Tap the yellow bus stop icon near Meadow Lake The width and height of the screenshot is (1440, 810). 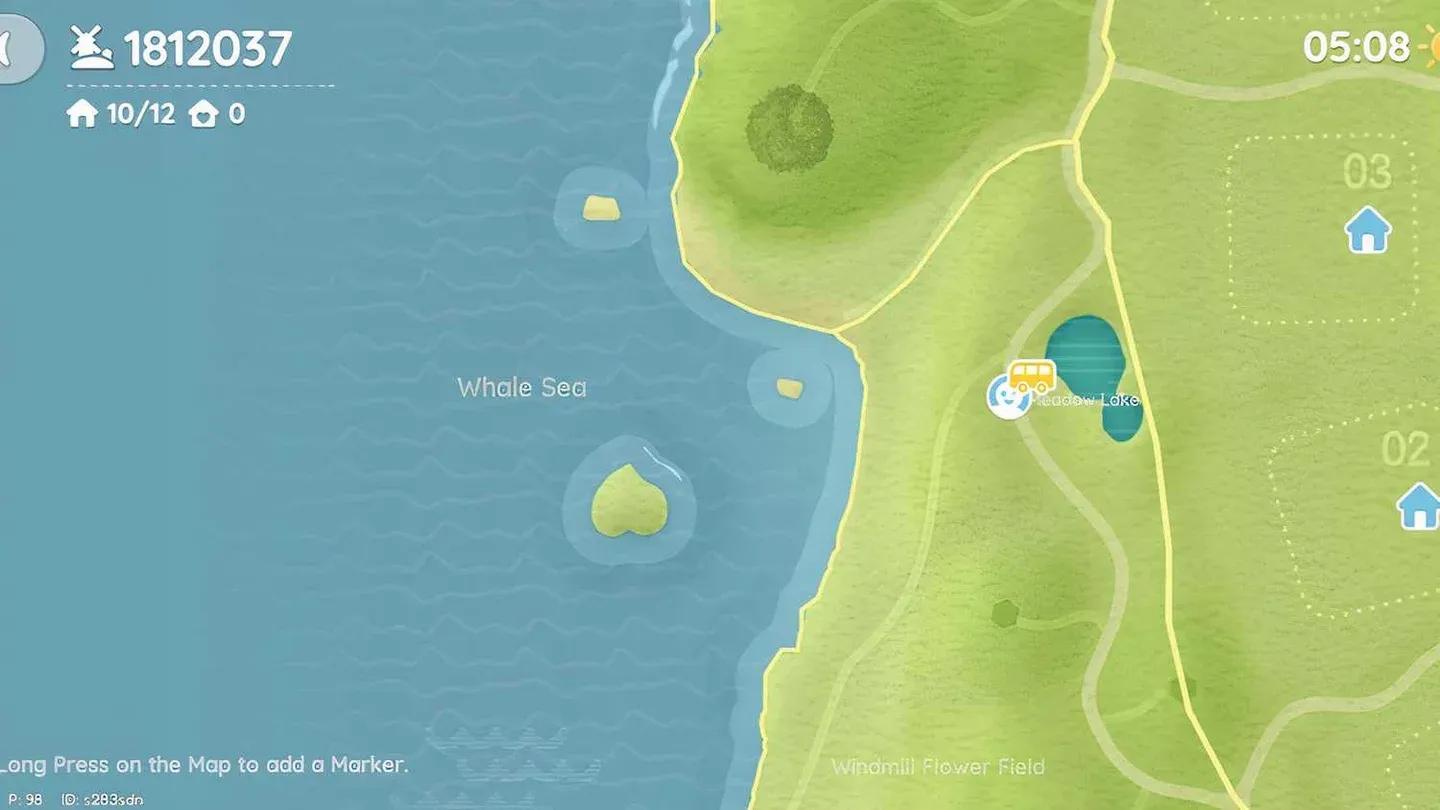pos(1030,375)
